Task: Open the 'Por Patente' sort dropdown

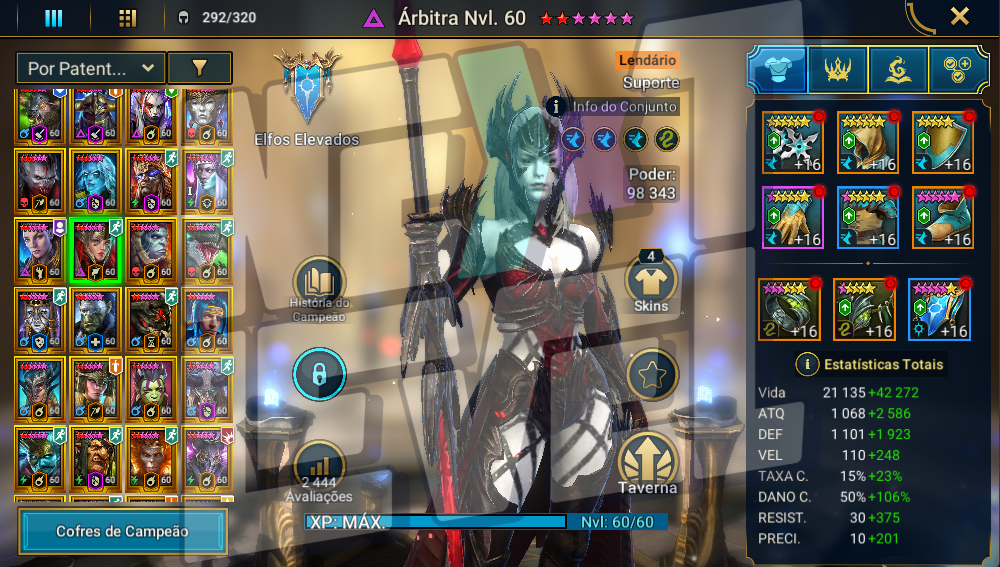Action: click(x=90, y=68)
